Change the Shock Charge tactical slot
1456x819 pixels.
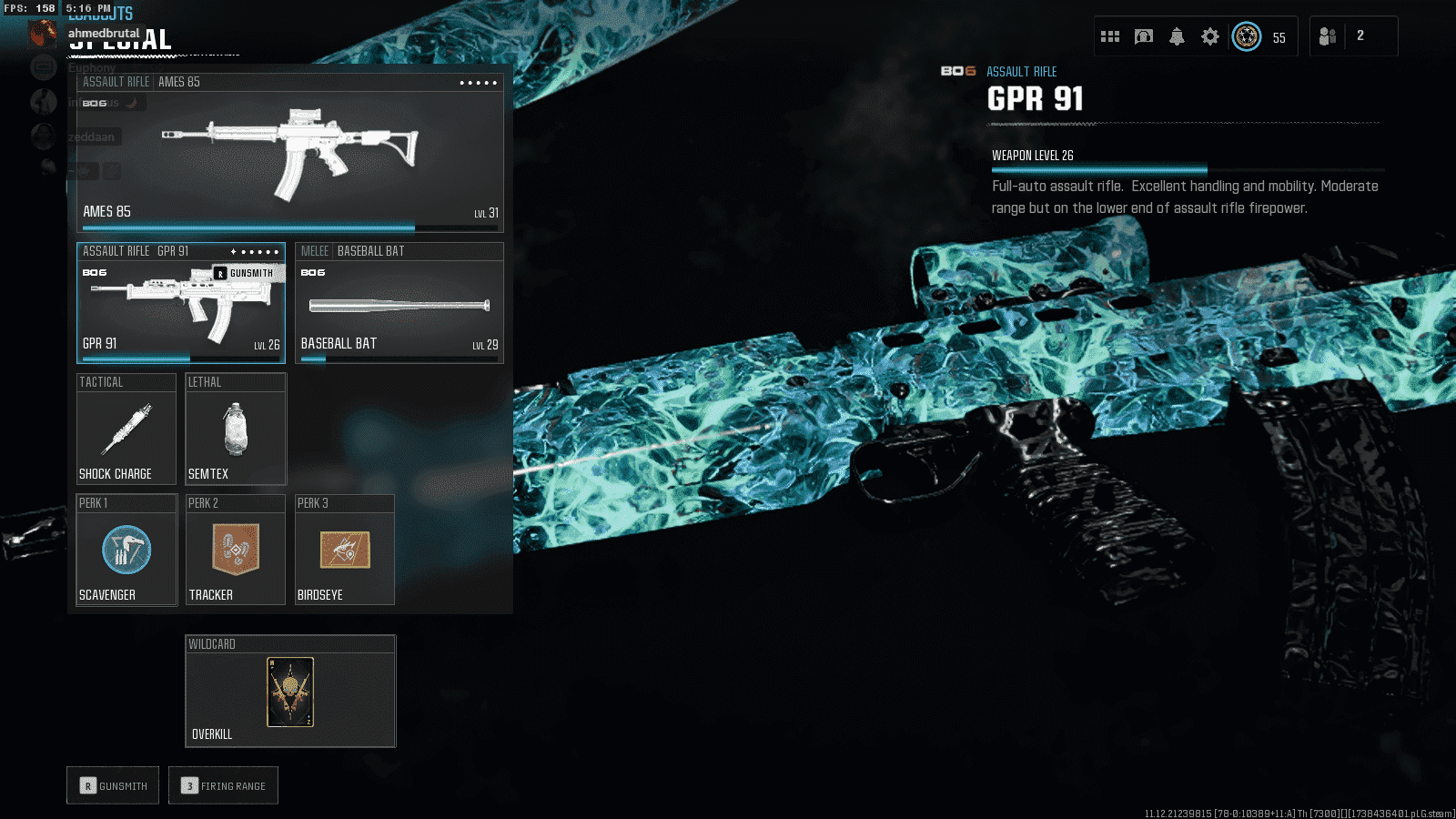(126, 430)
